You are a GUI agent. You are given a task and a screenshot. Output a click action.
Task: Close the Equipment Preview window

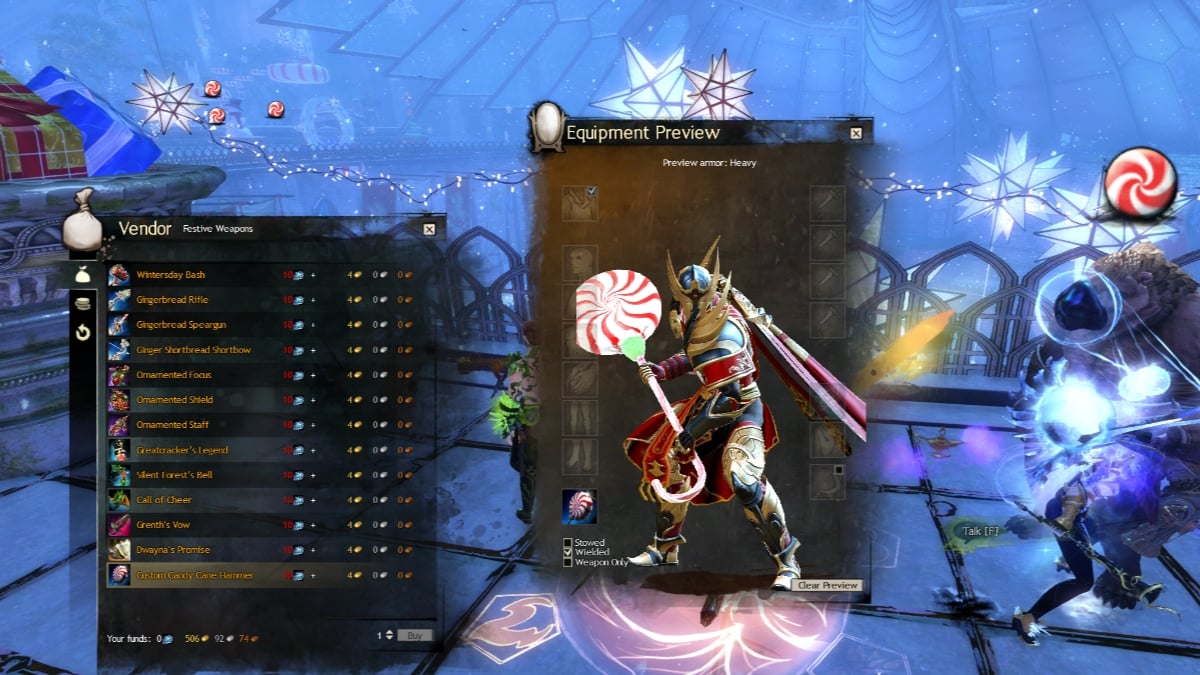(856, 132)
